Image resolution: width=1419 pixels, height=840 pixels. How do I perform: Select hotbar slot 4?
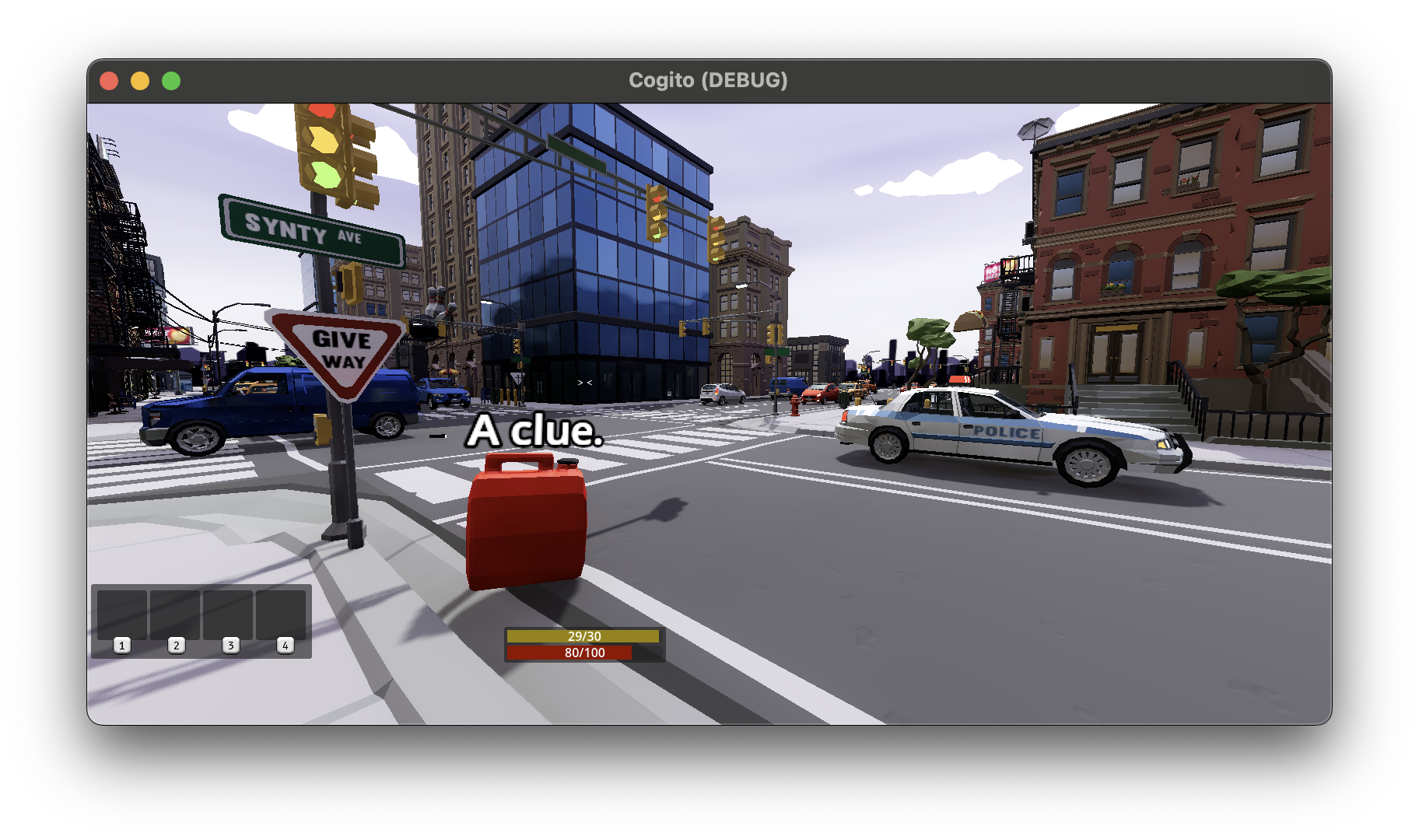[x=280, y=614]
